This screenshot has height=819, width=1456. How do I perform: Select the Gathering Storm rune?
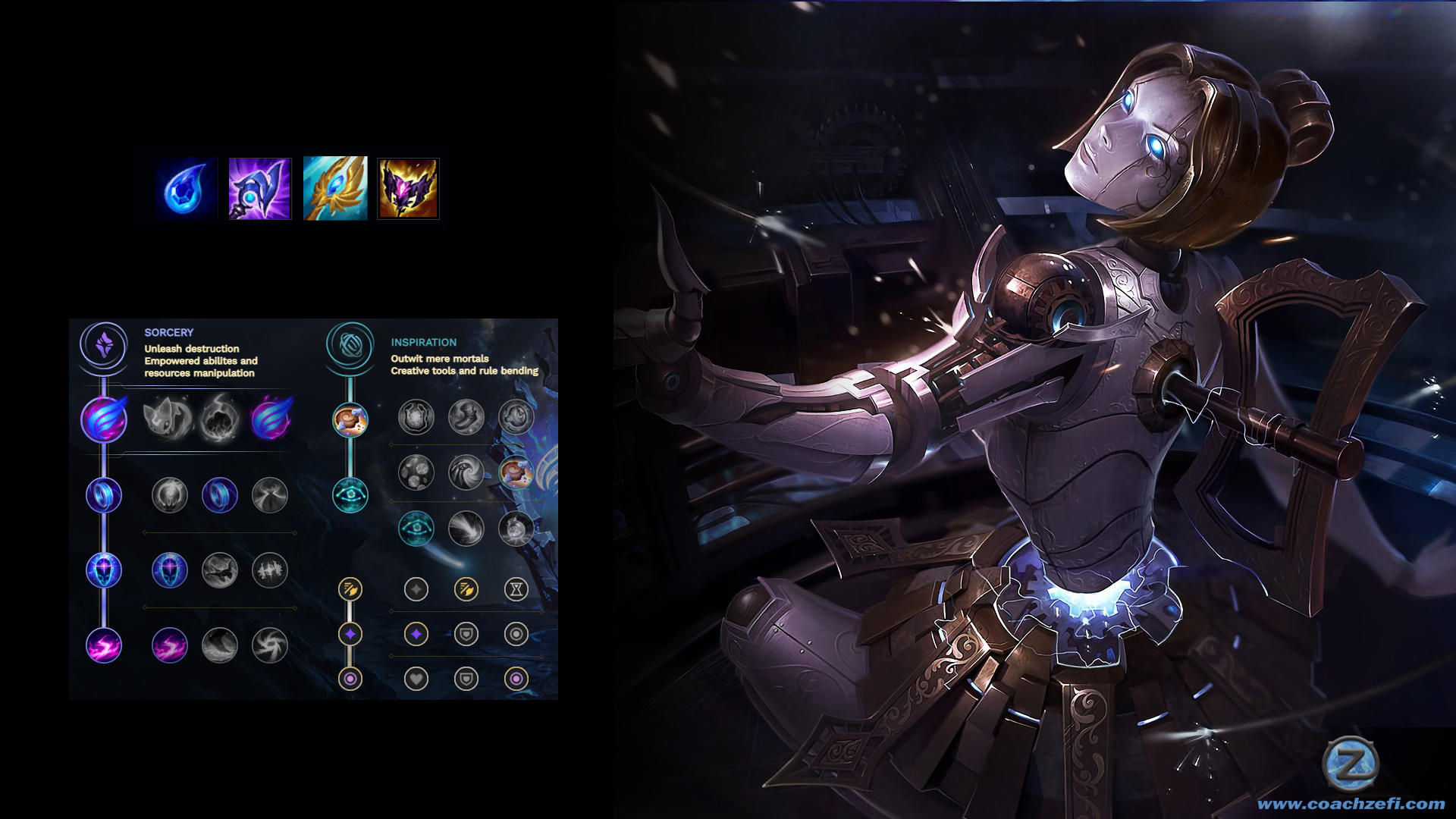click(269, 645)
